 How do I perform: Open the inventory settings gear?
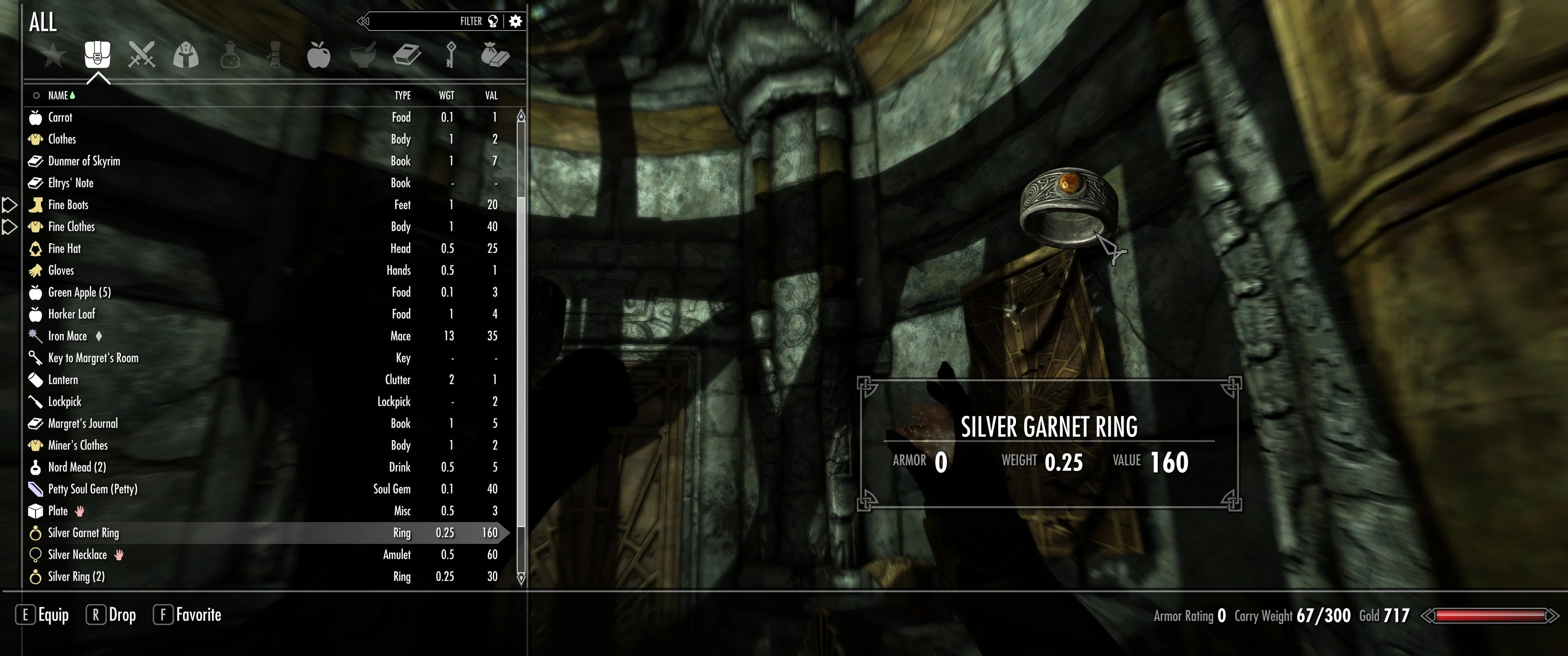[516, 22]
